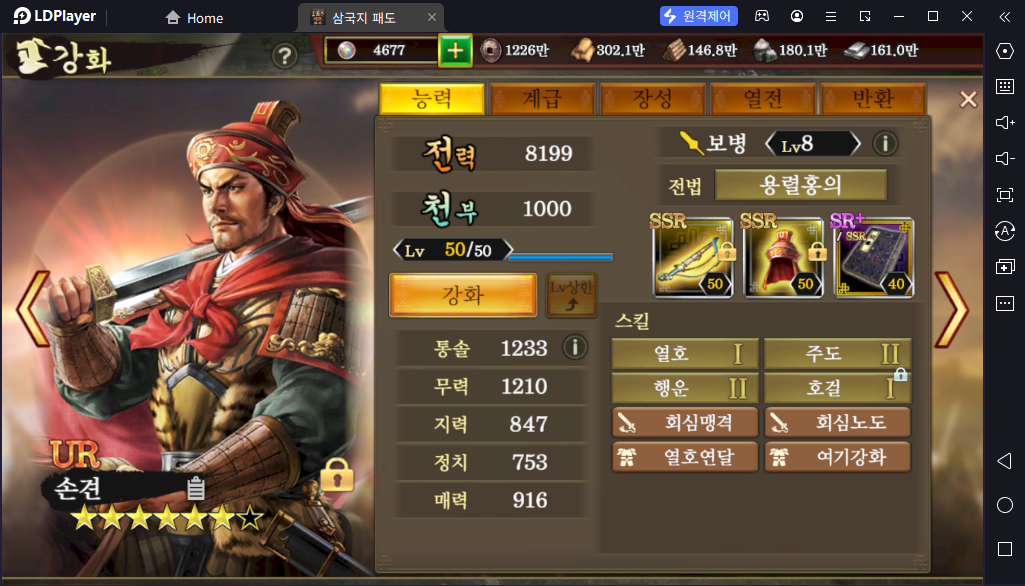Select the 열전 tab
This screenshot has width=1025, height=586.
pyautogui.click(x=763, y=99)
